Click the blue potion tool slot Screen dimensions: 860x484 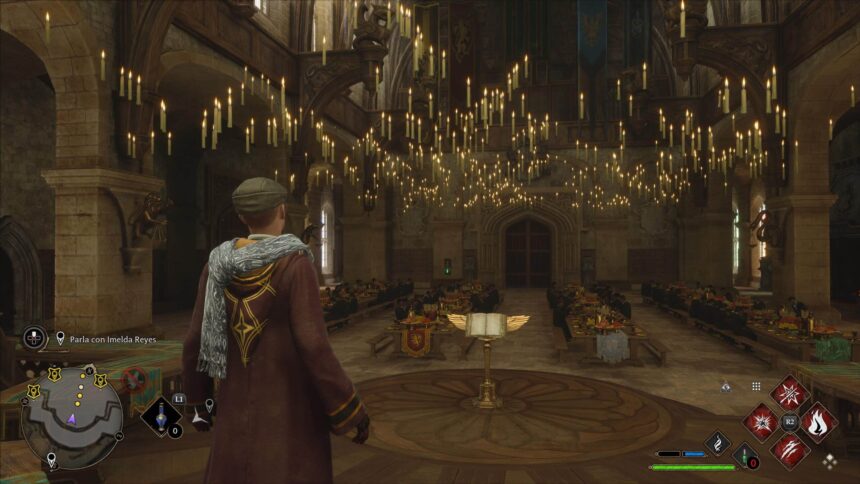(x=160, y=415)
